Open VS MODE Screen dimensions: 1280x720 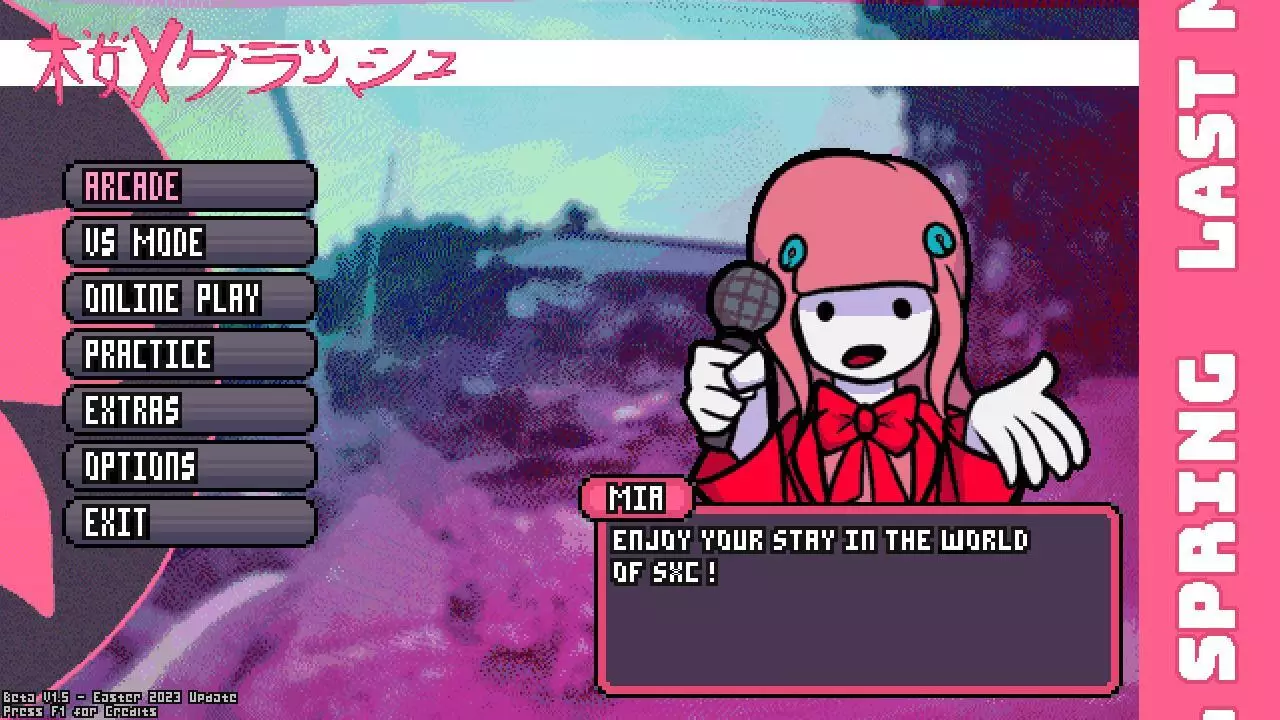click(188, 242)
